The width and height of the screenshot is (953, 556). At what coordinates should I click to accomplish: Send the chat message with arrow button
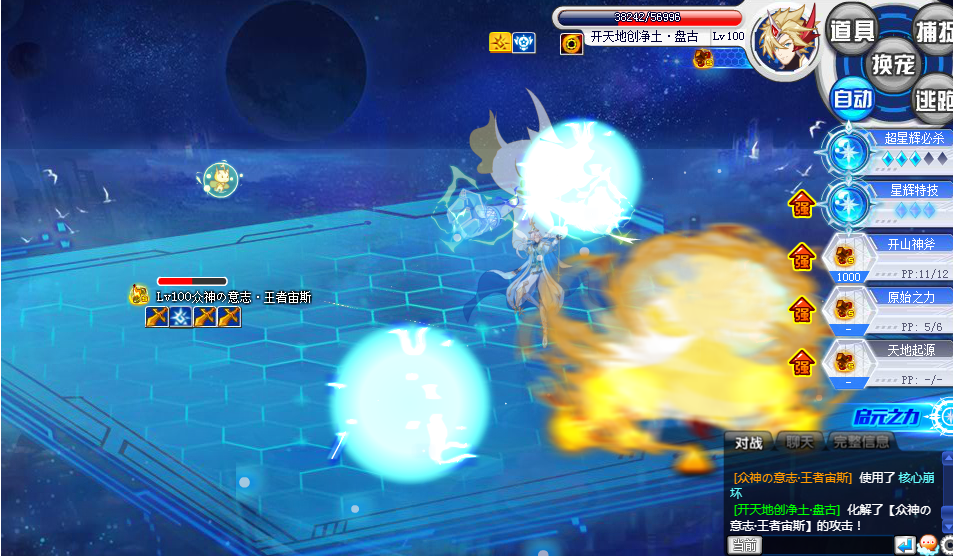pos(904,545)
